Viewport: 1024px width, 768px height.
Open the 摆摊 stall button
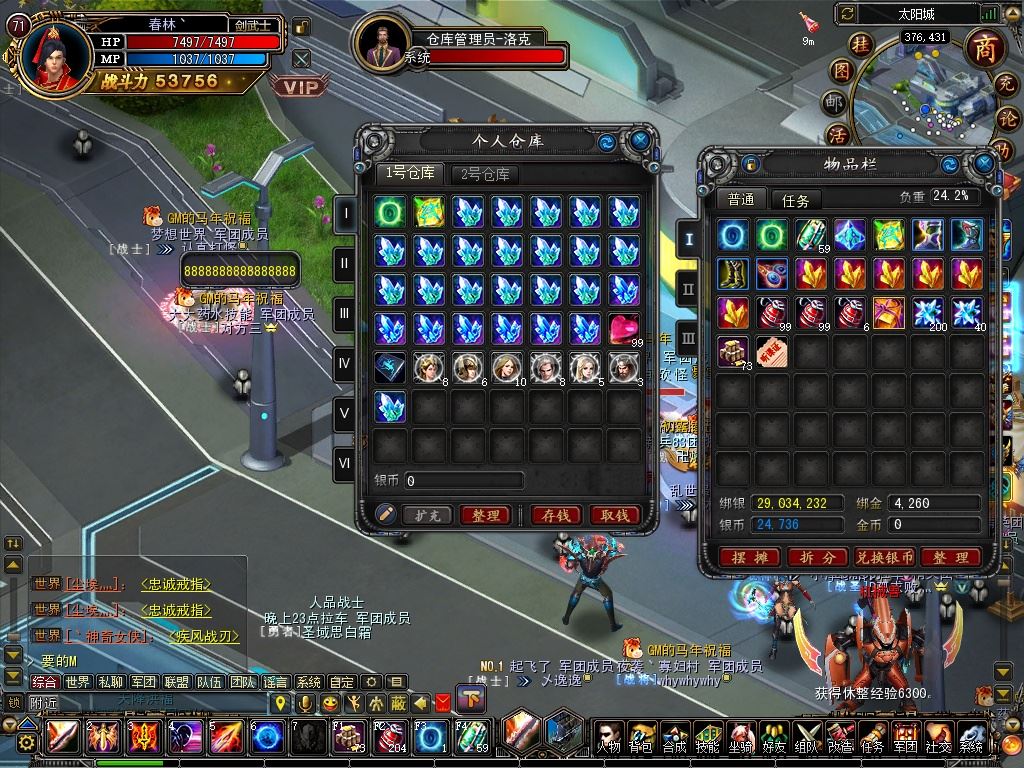point(749,557)
